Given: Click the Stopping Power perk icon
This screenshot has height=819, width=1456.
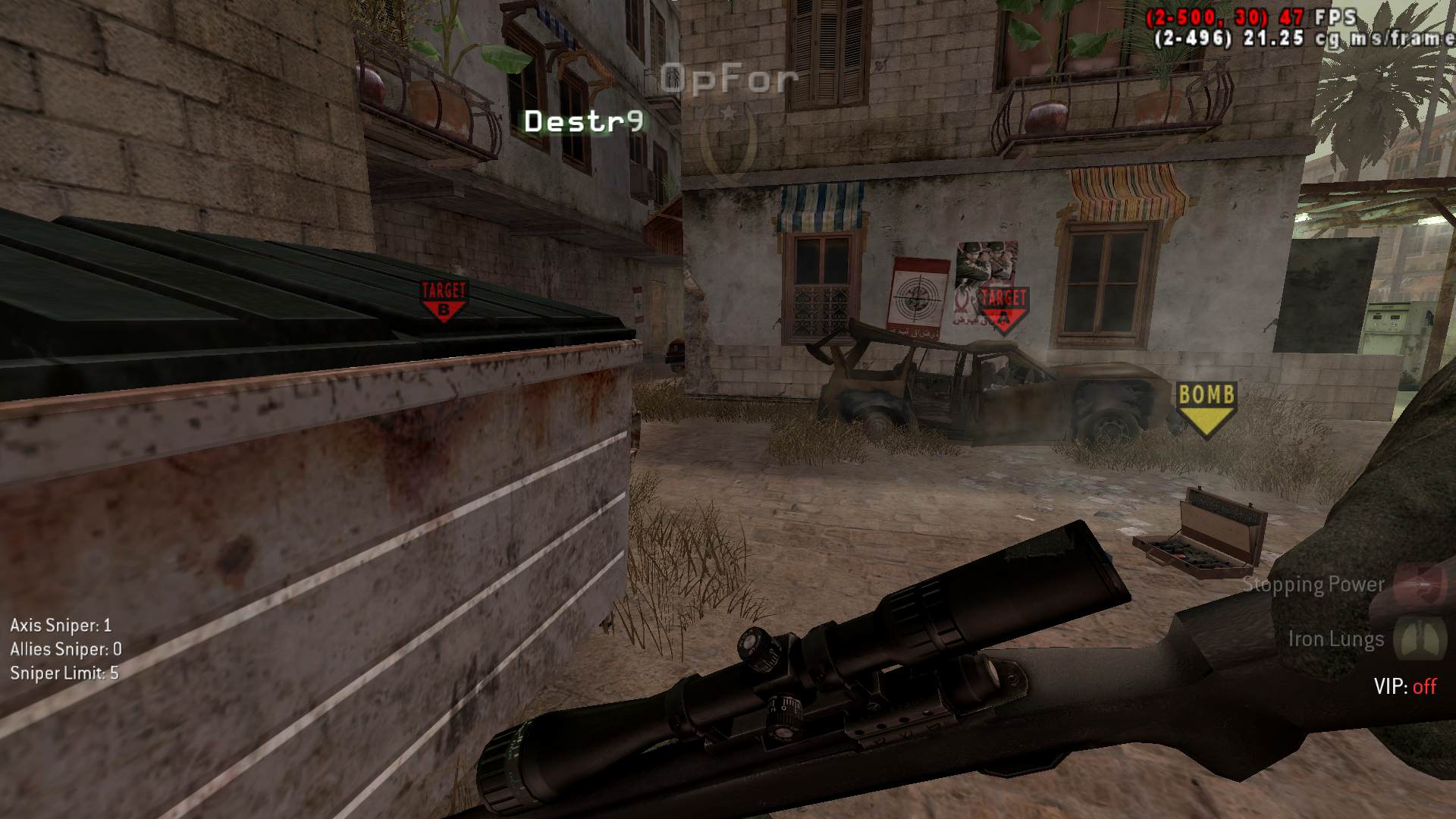Looking at the screenshot, I should tap(1421, 585).
